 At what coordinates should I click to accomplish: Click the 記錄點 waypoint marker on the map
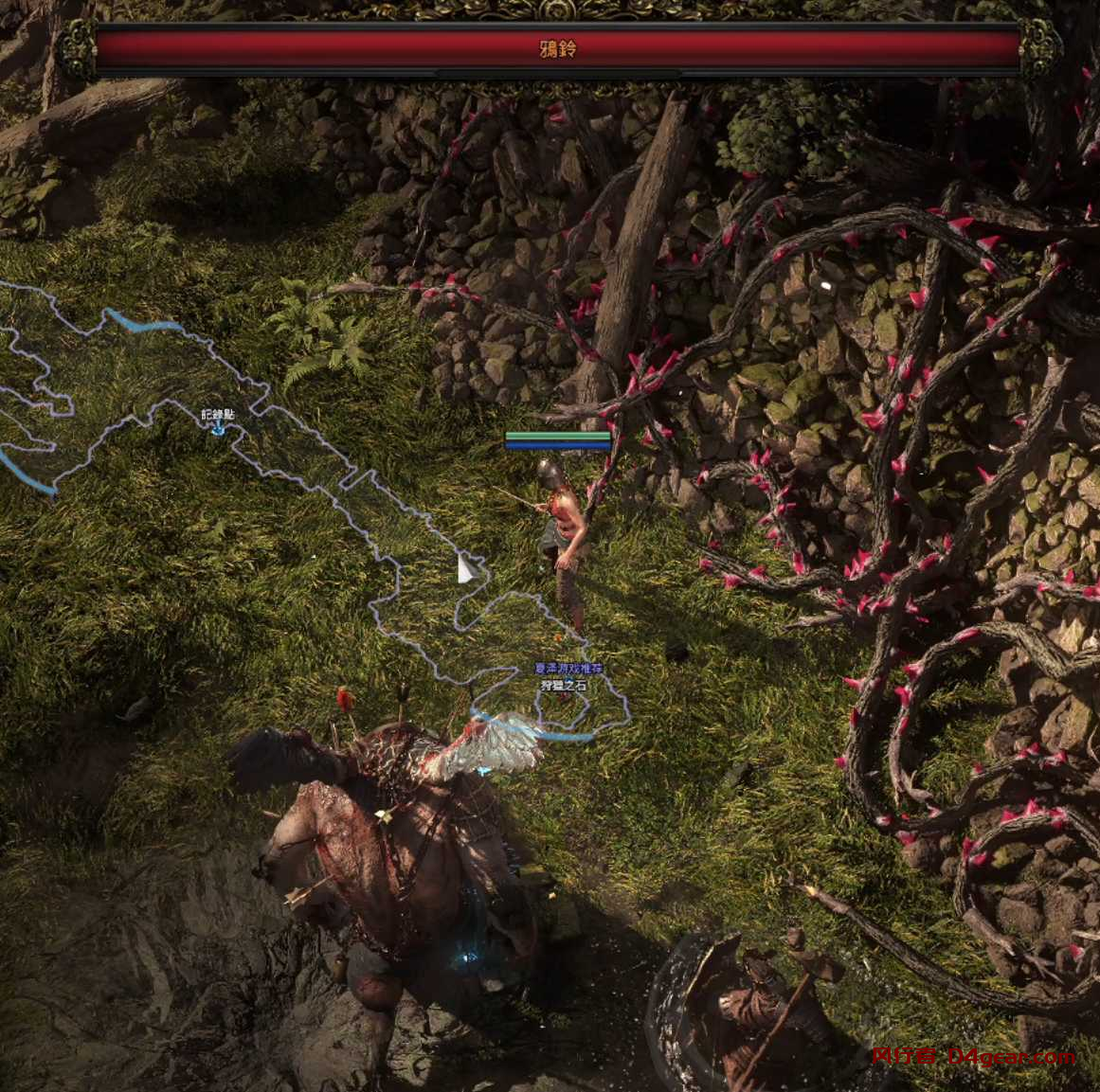[218, 428]
